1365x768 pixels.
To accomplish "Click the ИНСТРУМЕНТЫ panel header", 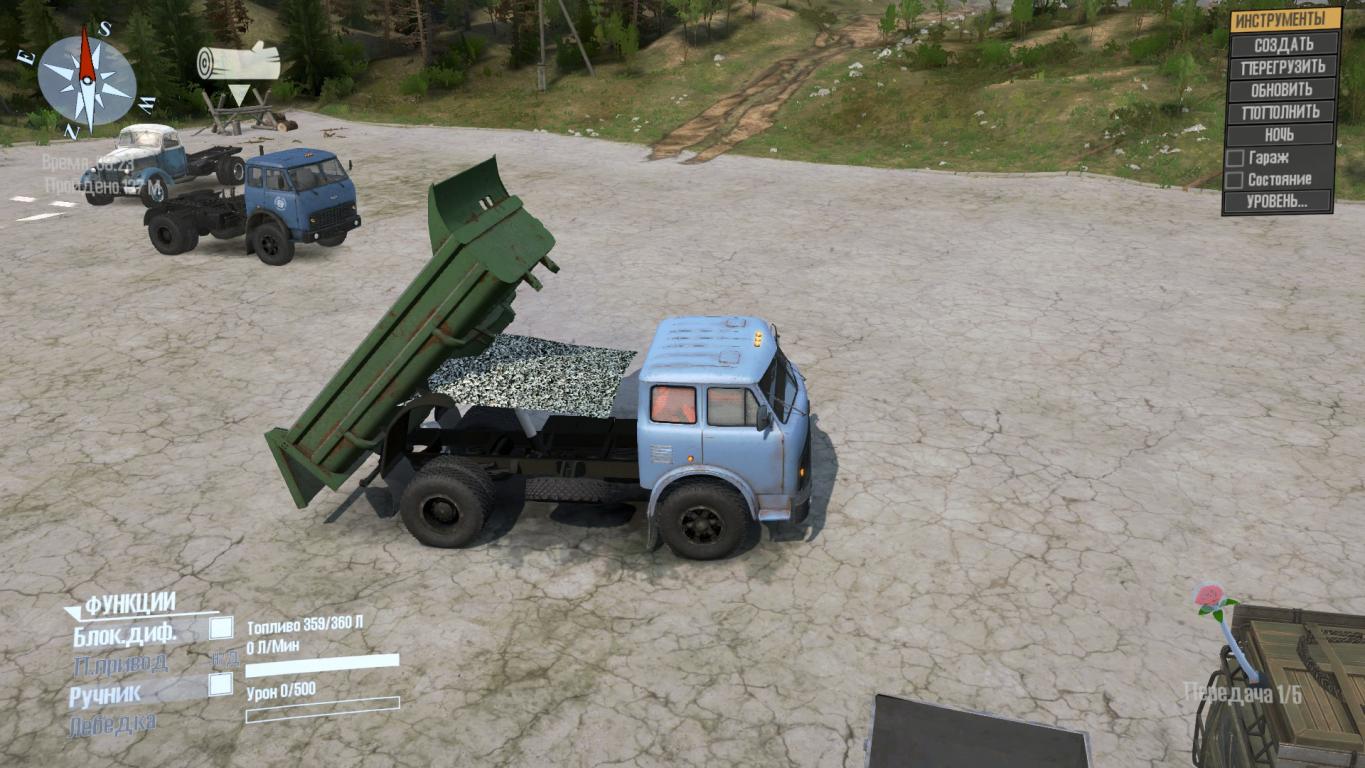I will [1284, 20].
